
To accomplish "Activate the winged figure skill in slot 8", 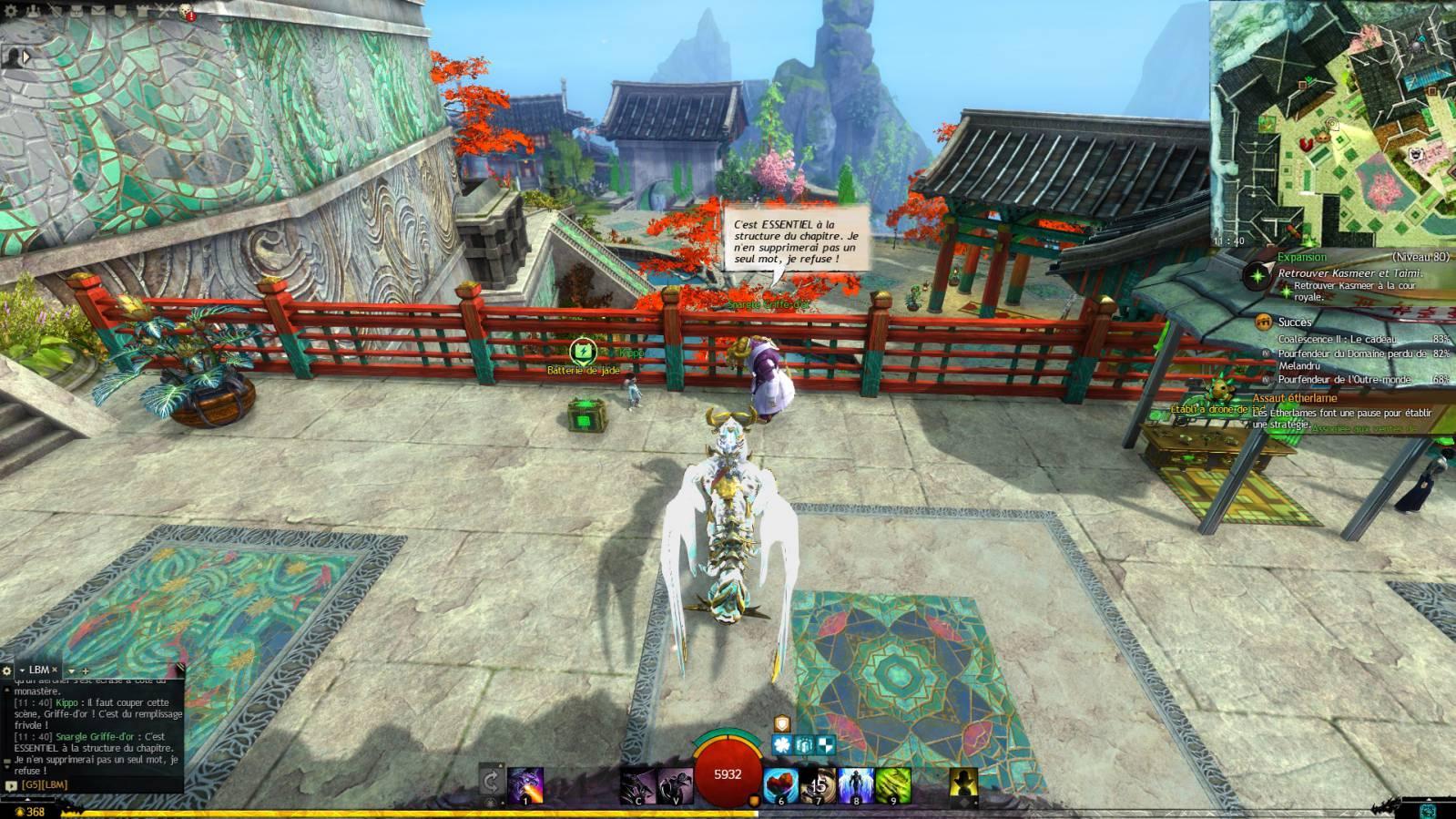I will (855, 785).
